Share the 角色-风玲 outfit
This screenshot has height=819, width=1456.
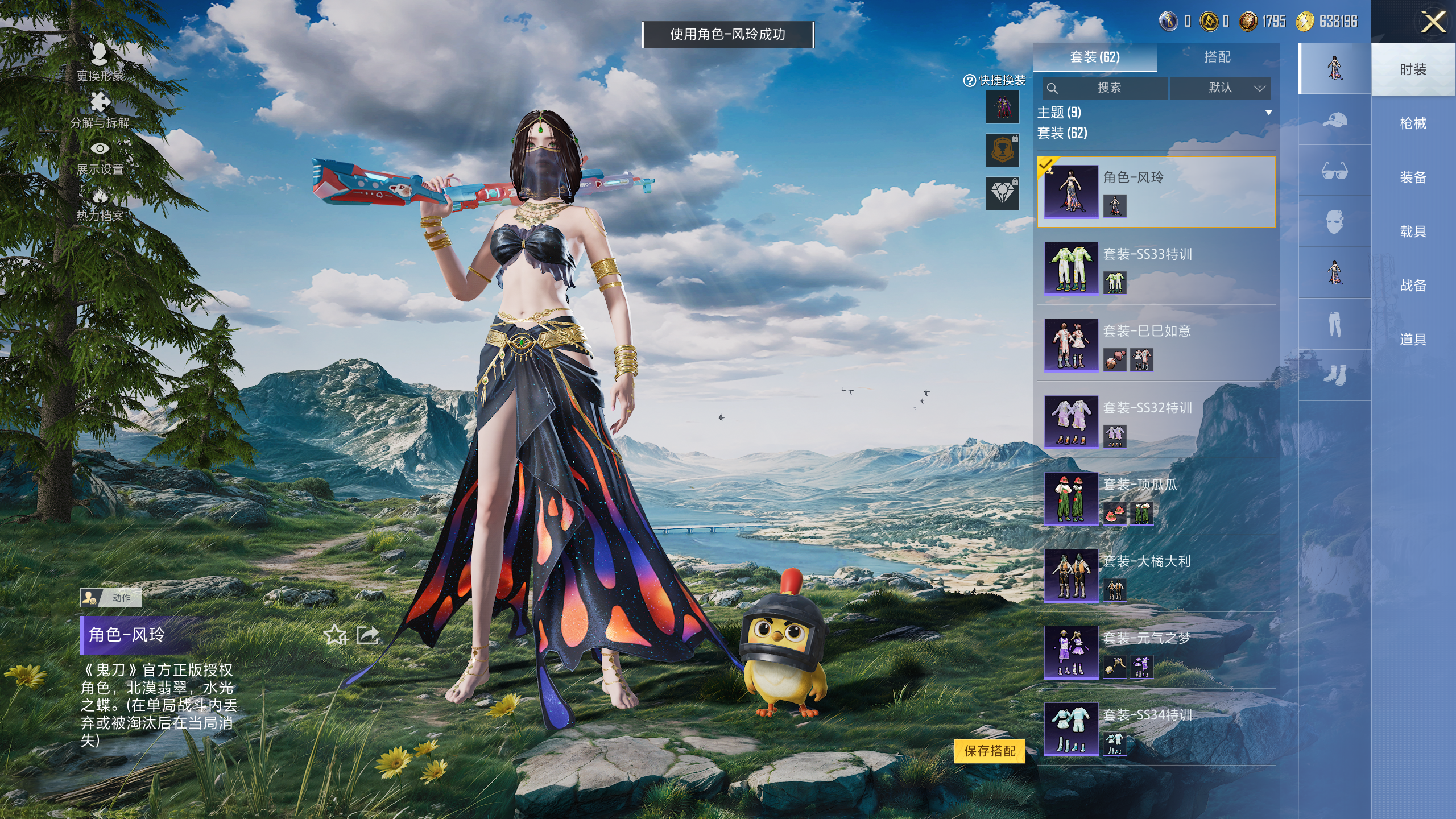click(367, 635)
